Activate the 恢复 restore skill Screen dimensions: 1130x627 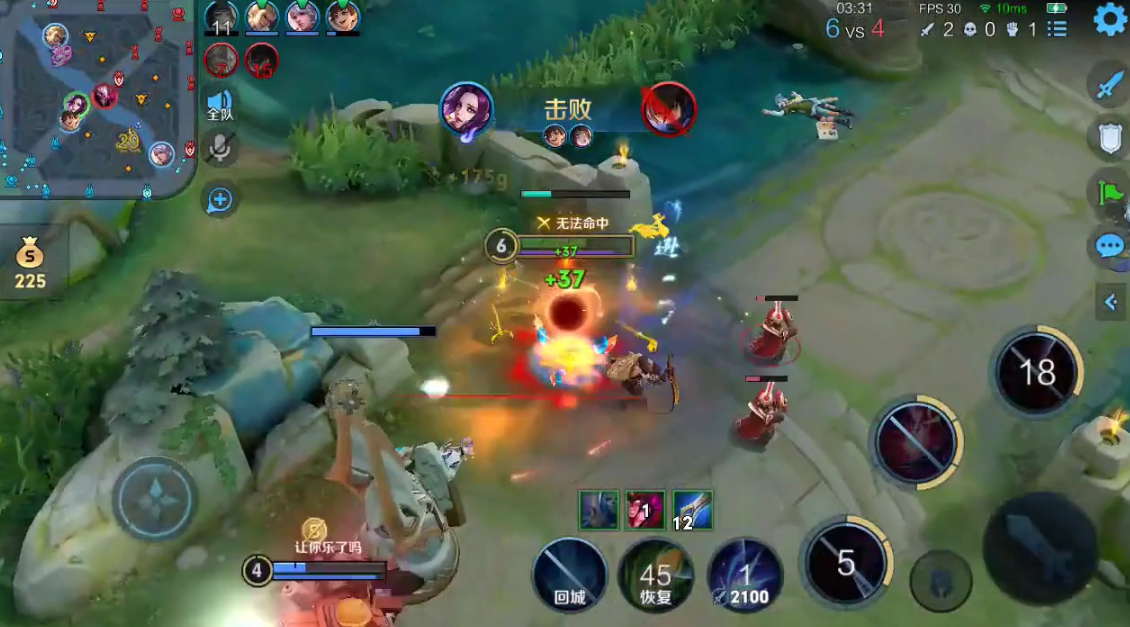pos(656,574)
